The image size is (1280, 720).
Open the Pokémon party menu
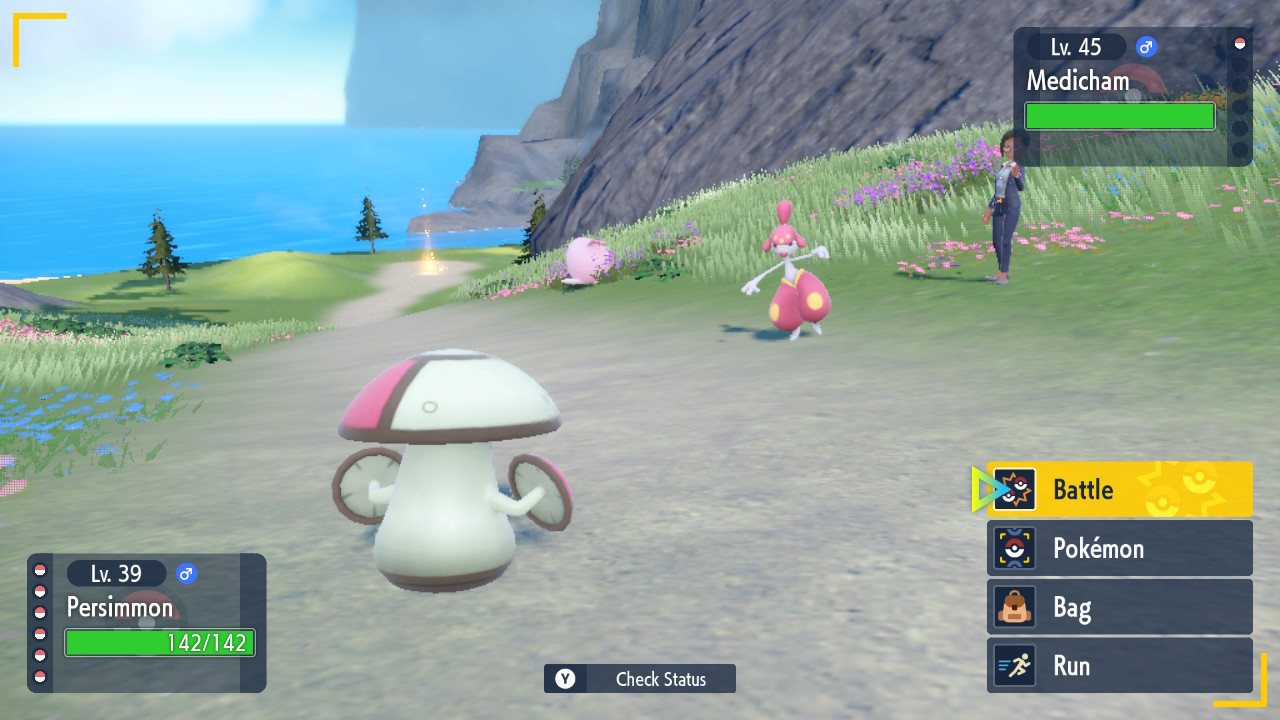pos(1119,548)
